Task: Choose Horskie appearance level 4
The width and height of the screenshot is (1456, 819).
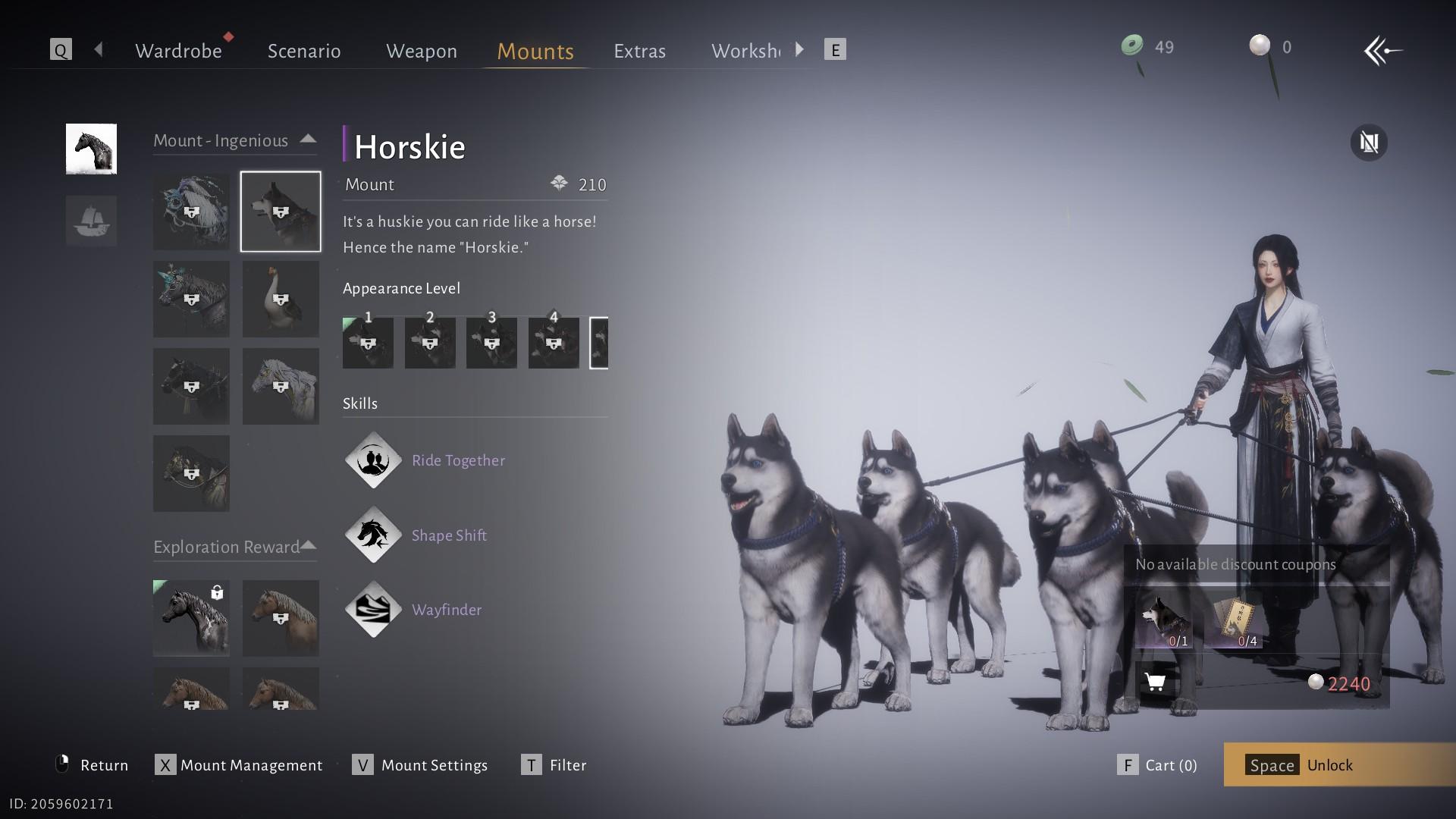Action: 554,343
